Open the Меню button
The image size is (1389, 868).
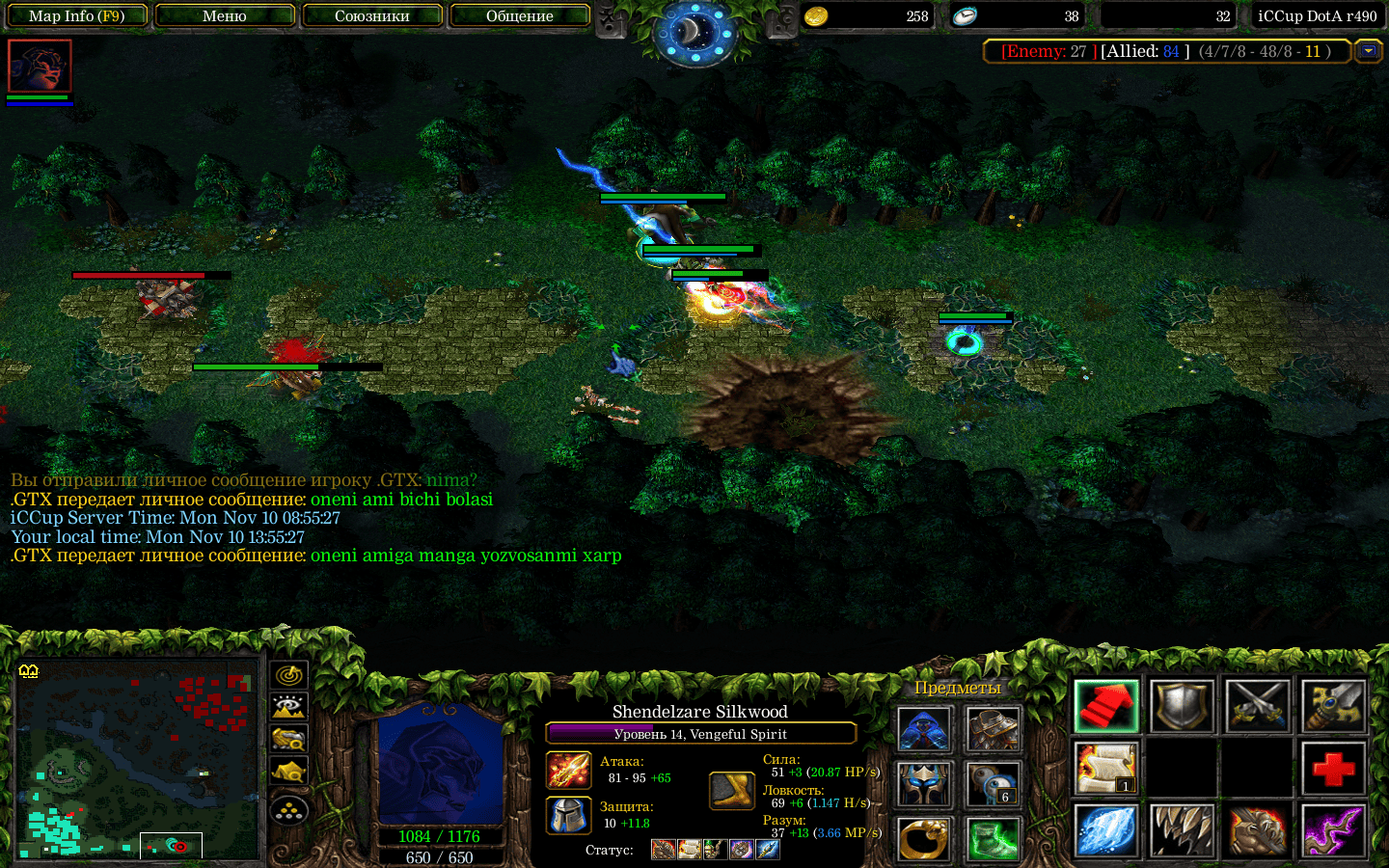click(225, 15)
